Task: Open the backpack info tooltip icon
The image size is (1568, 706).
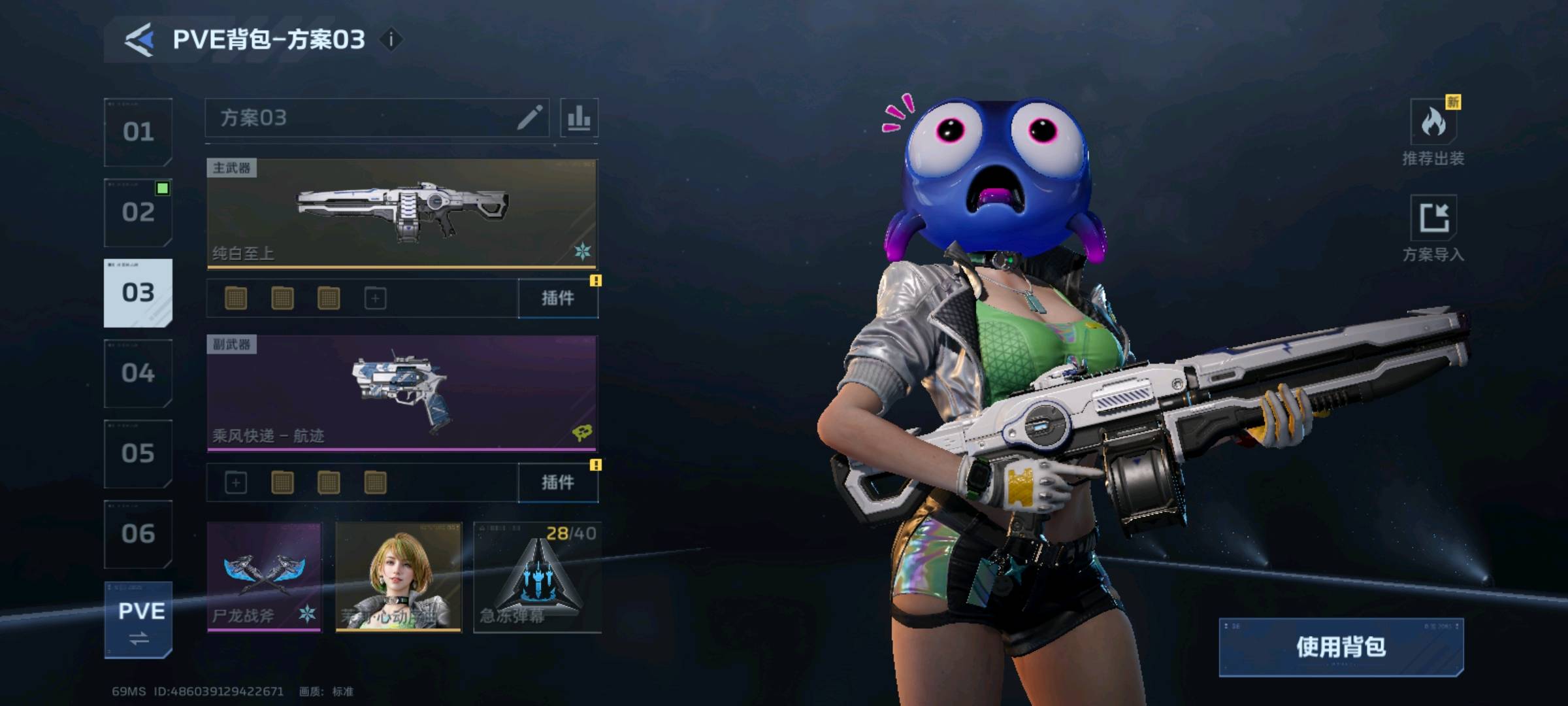Action: (391, 40)
